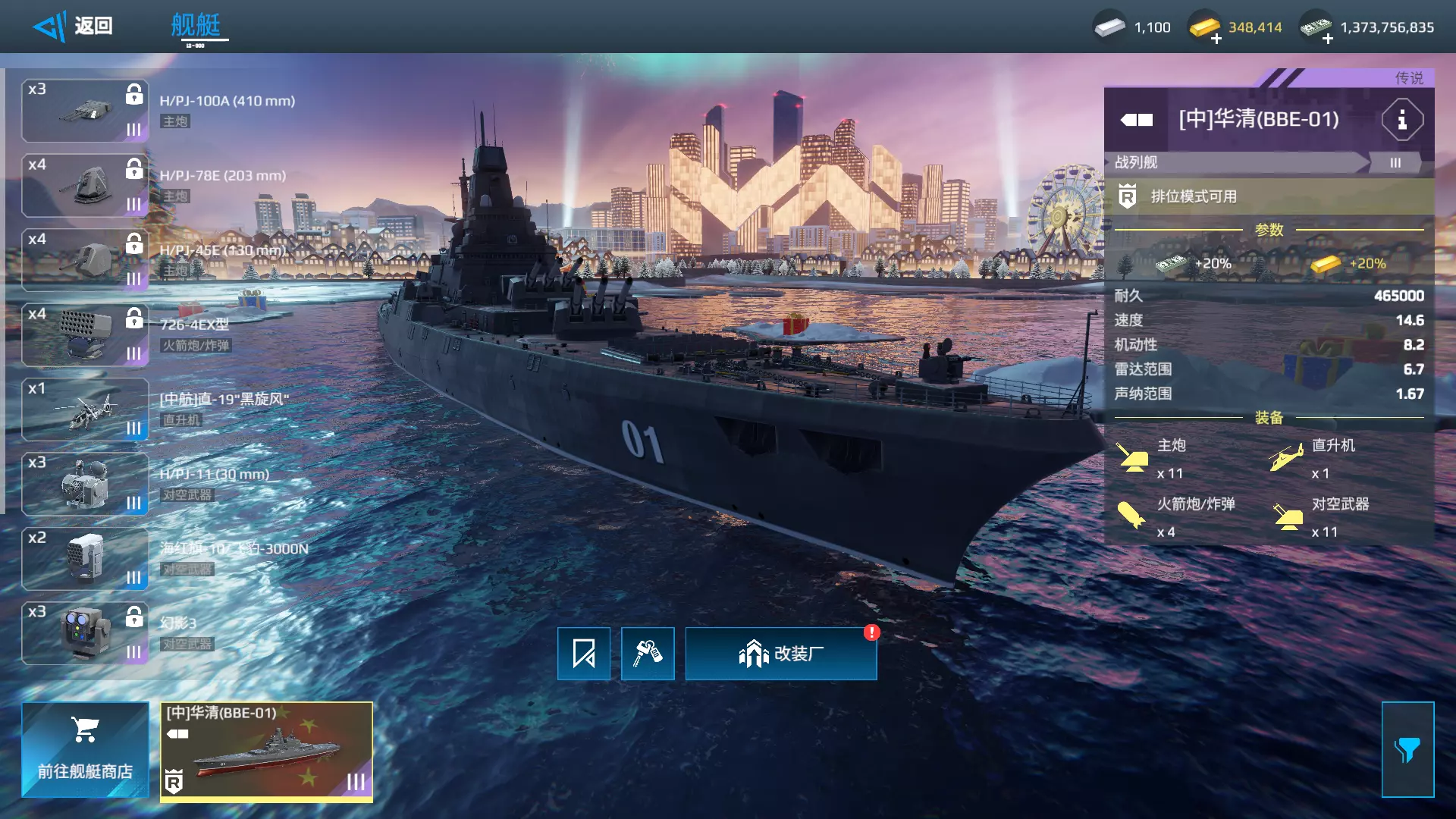Go to the ship store 前往舰艇商店
Image resolution: width=1456 pixels, height=819 pixels.
[85, 749]
